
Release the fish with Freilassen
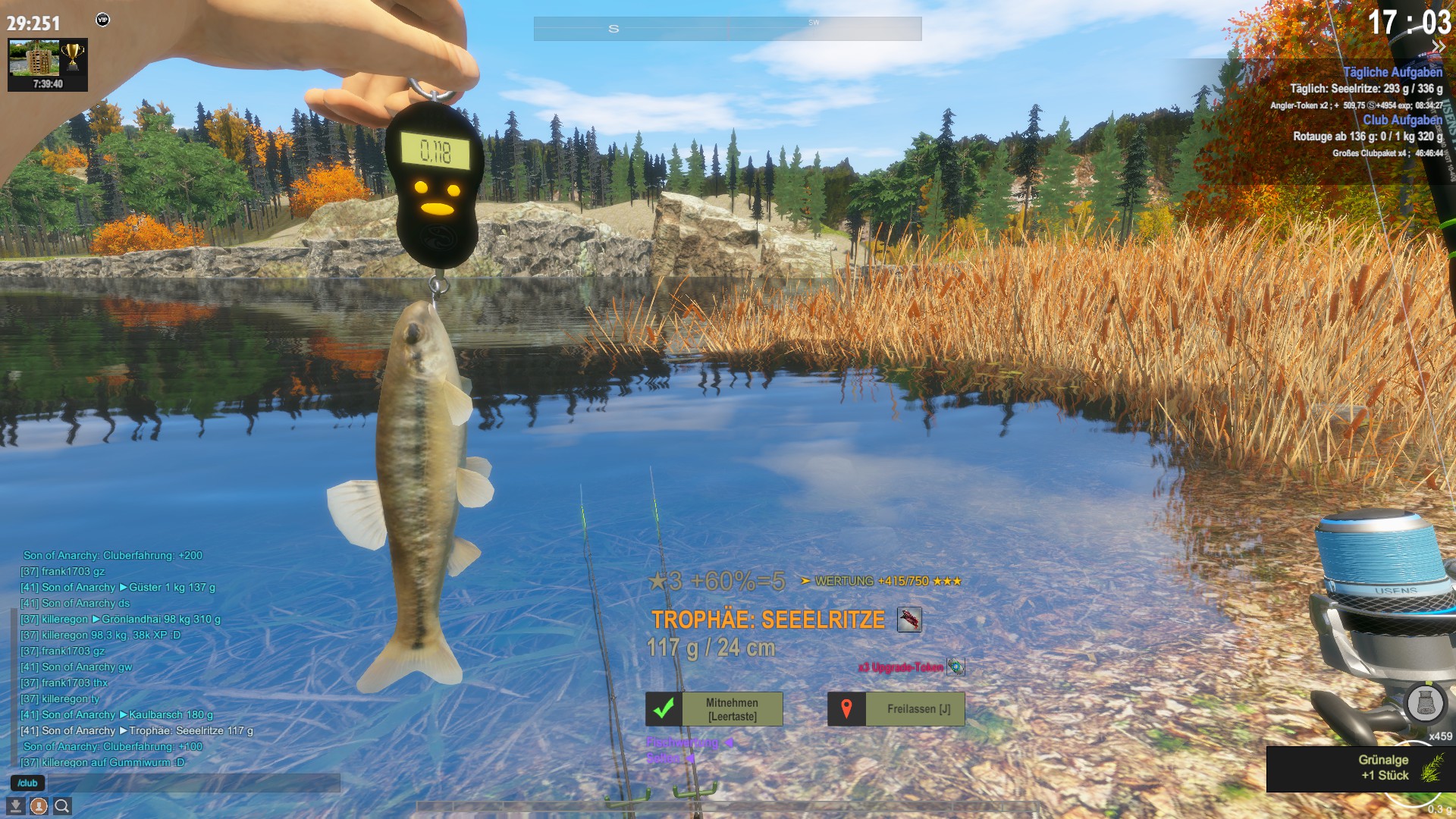pyautogui.click(x=896, y=709)
